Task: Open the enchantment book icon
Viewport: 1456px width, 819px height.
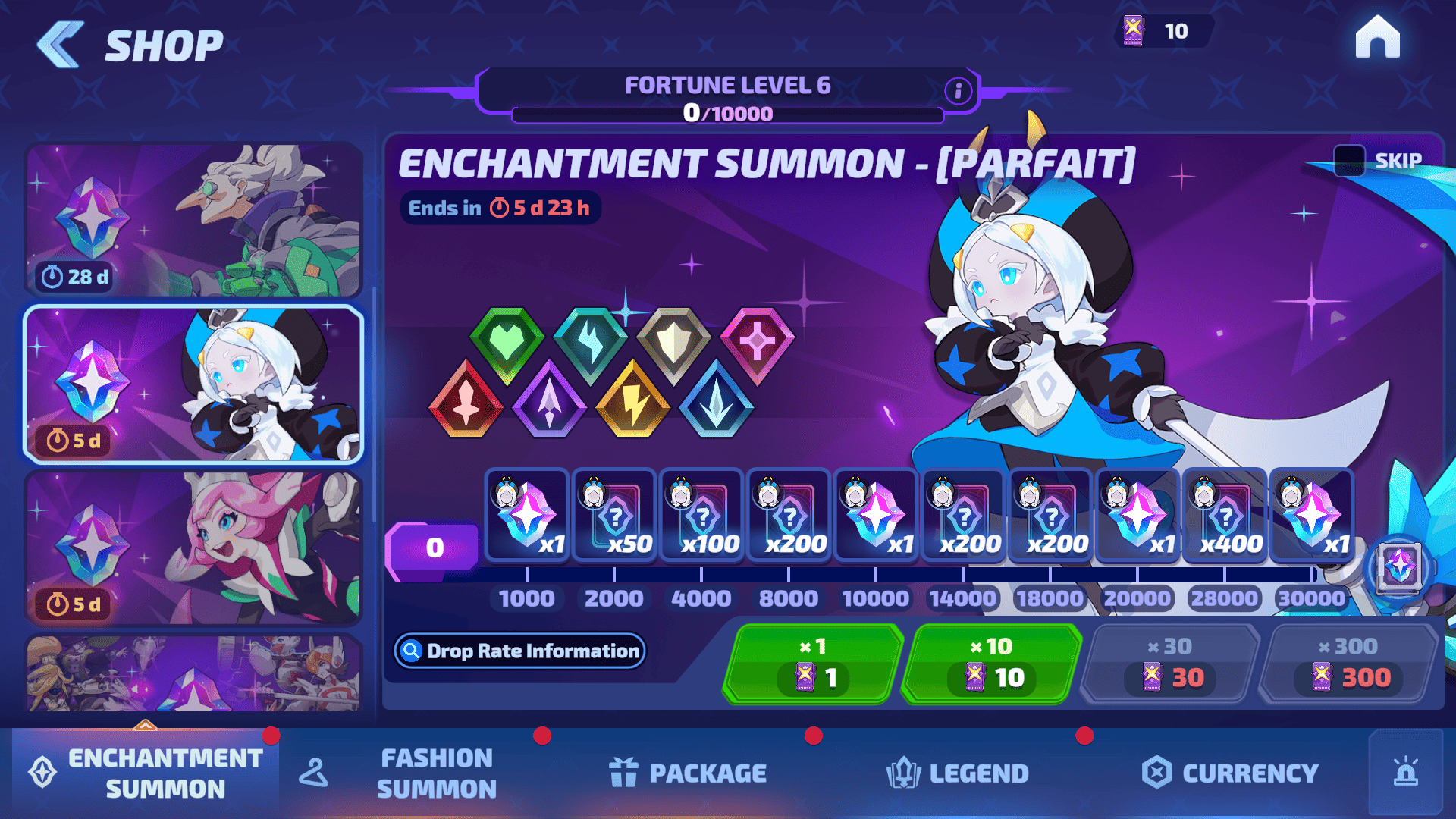Action: 1398,567
